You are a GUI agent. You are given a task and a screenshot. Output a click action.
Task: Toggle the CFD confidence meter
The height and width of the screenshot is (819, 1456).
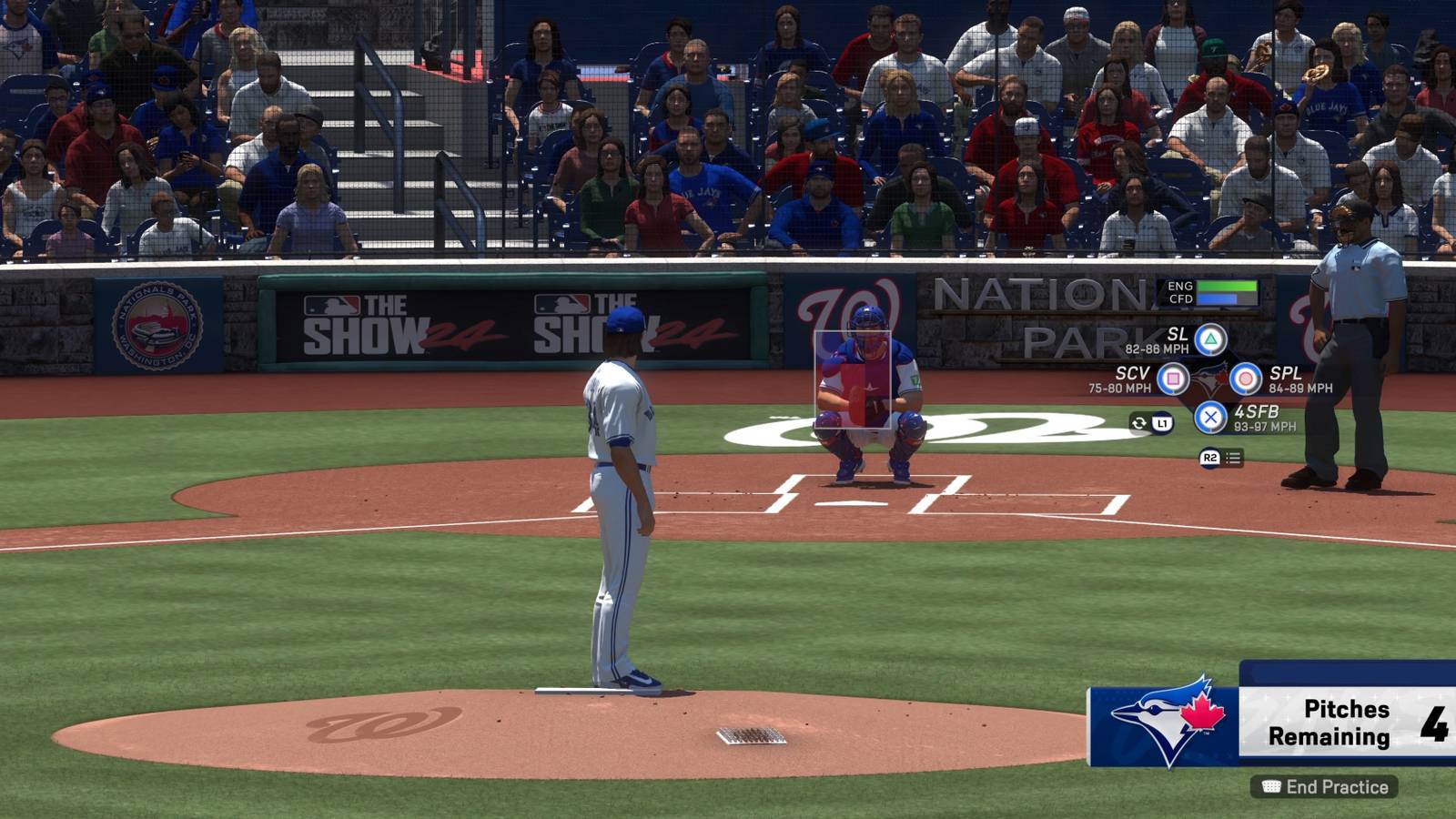[1219, 299]
